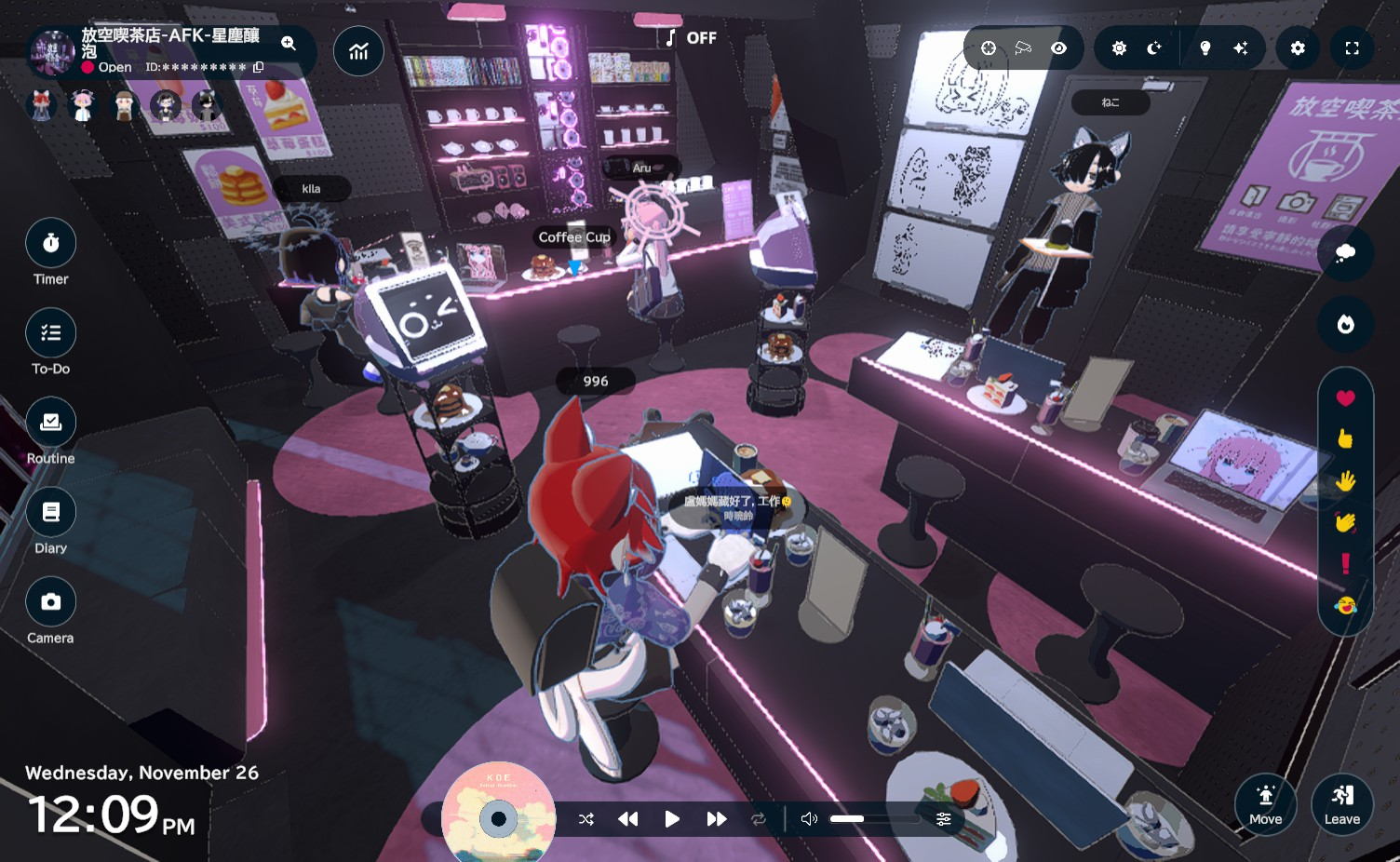This screenshot has width=1400, height=862.
Task: Play the music track
Action: click(672, 819)
